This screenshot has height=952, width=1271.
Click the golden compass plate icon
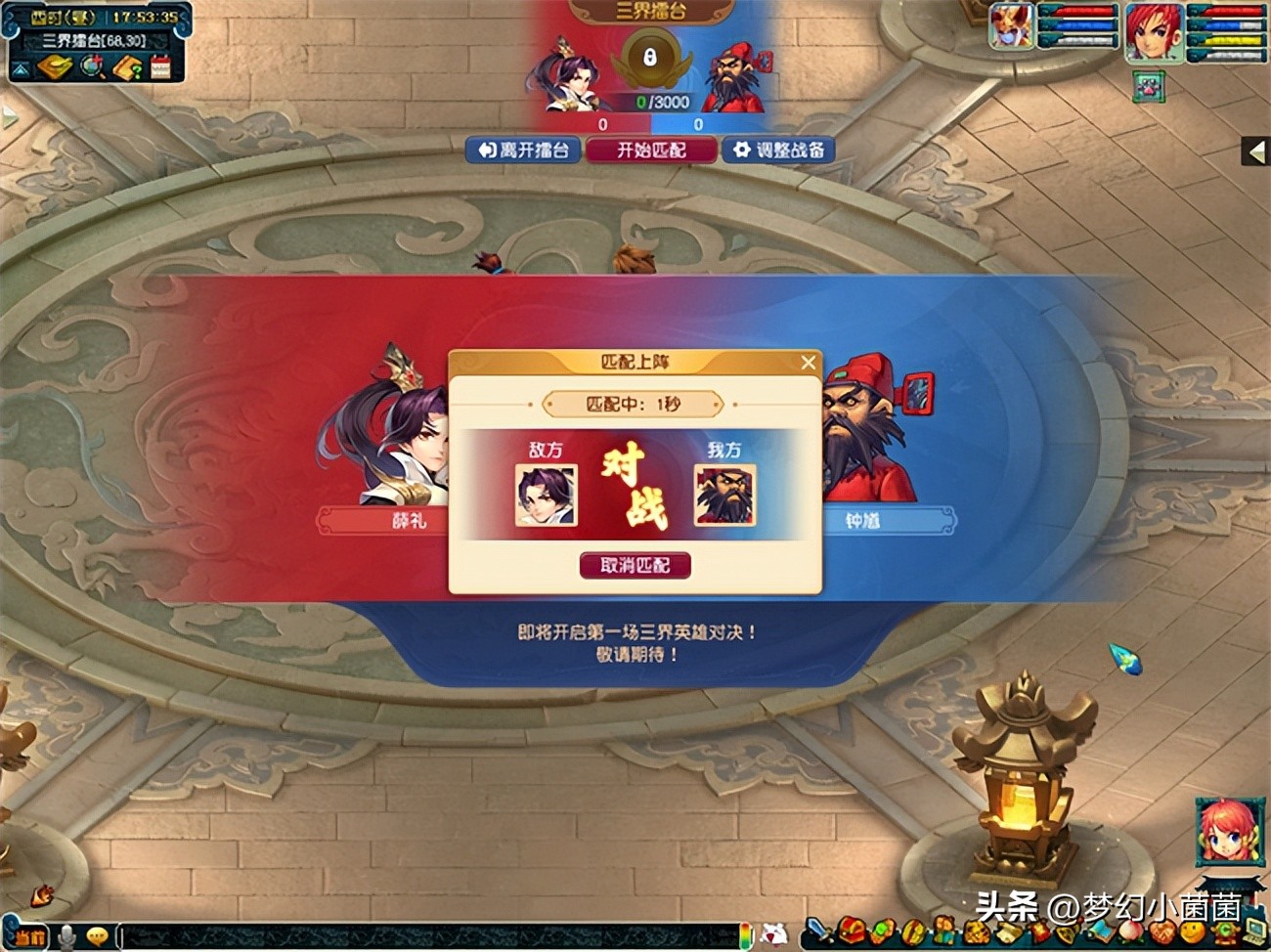tap(57, 66)
